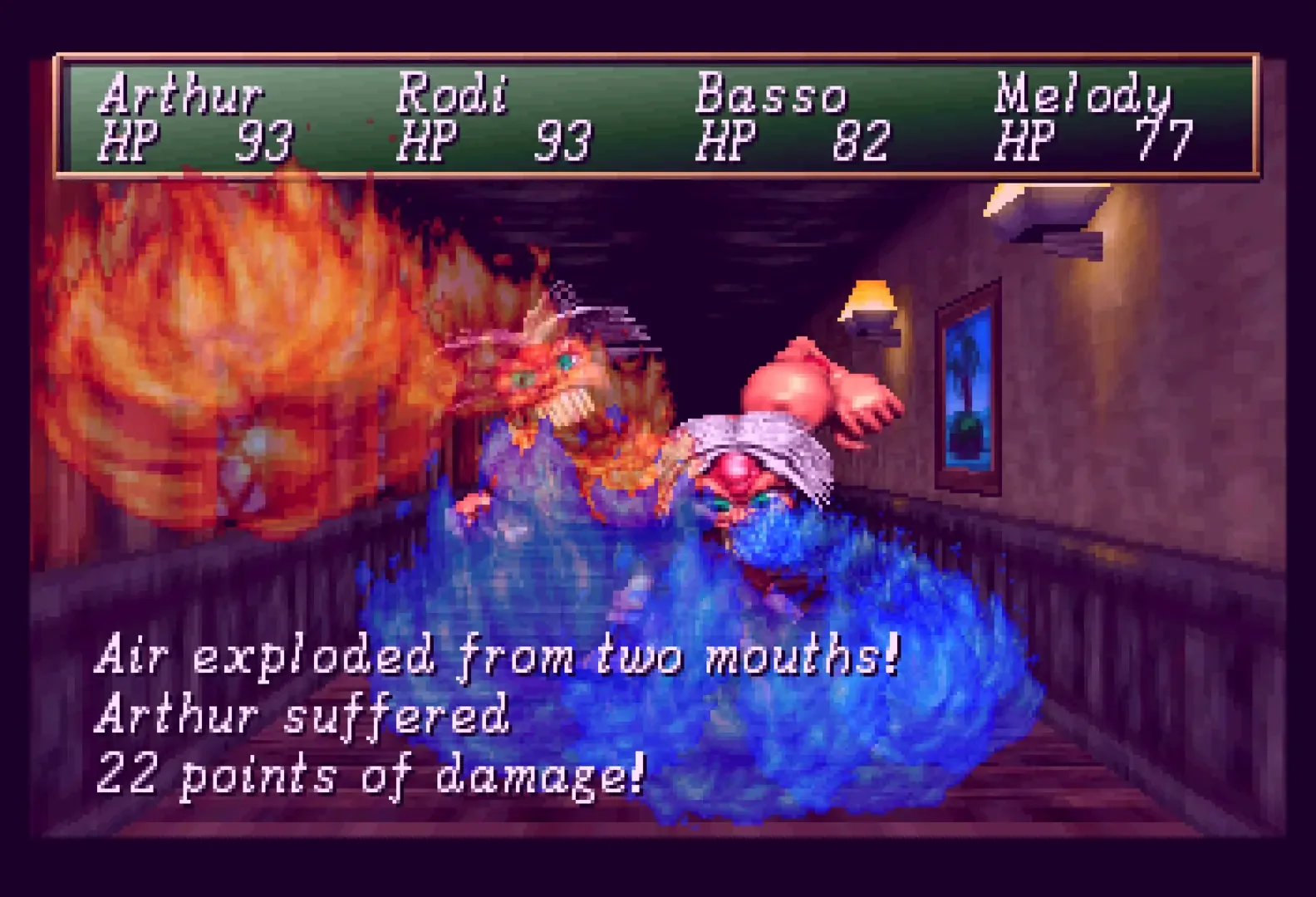Select Melody's HP value of 77

pyautogui.click(x=1161, y=141)
